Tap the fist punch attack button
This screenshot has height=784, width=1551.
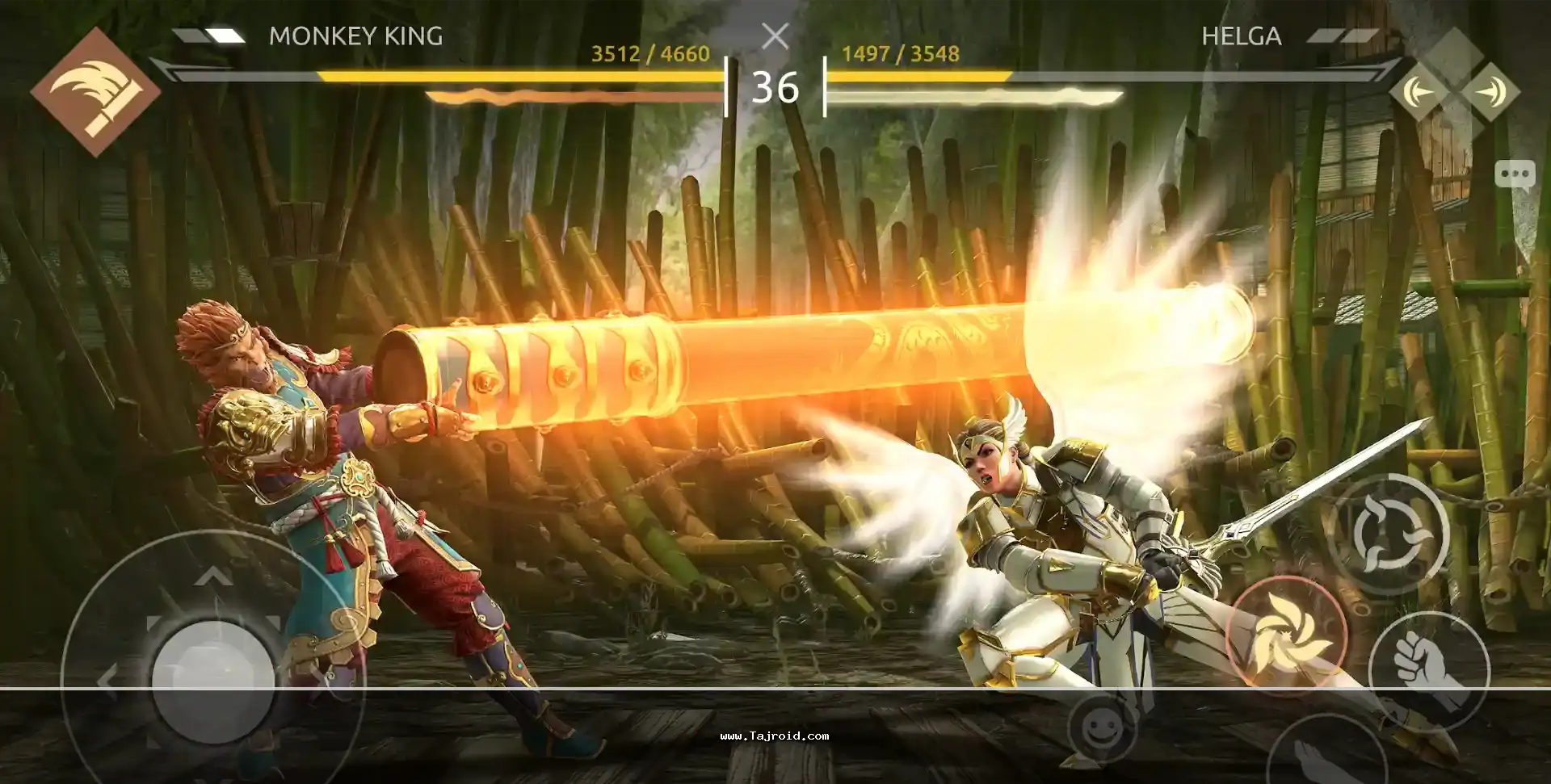coord(1428,669)
